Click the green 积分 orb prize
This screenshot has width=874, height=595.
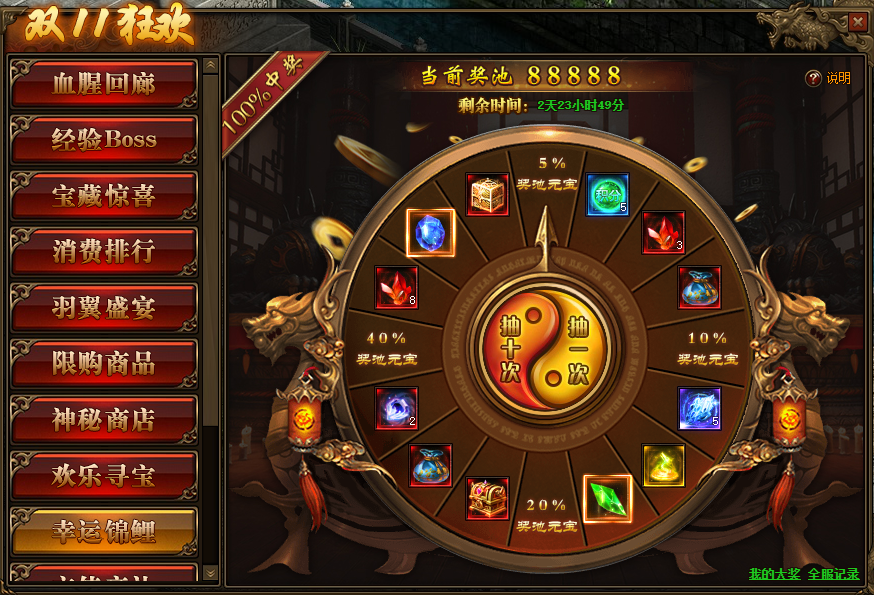[607, 195]
